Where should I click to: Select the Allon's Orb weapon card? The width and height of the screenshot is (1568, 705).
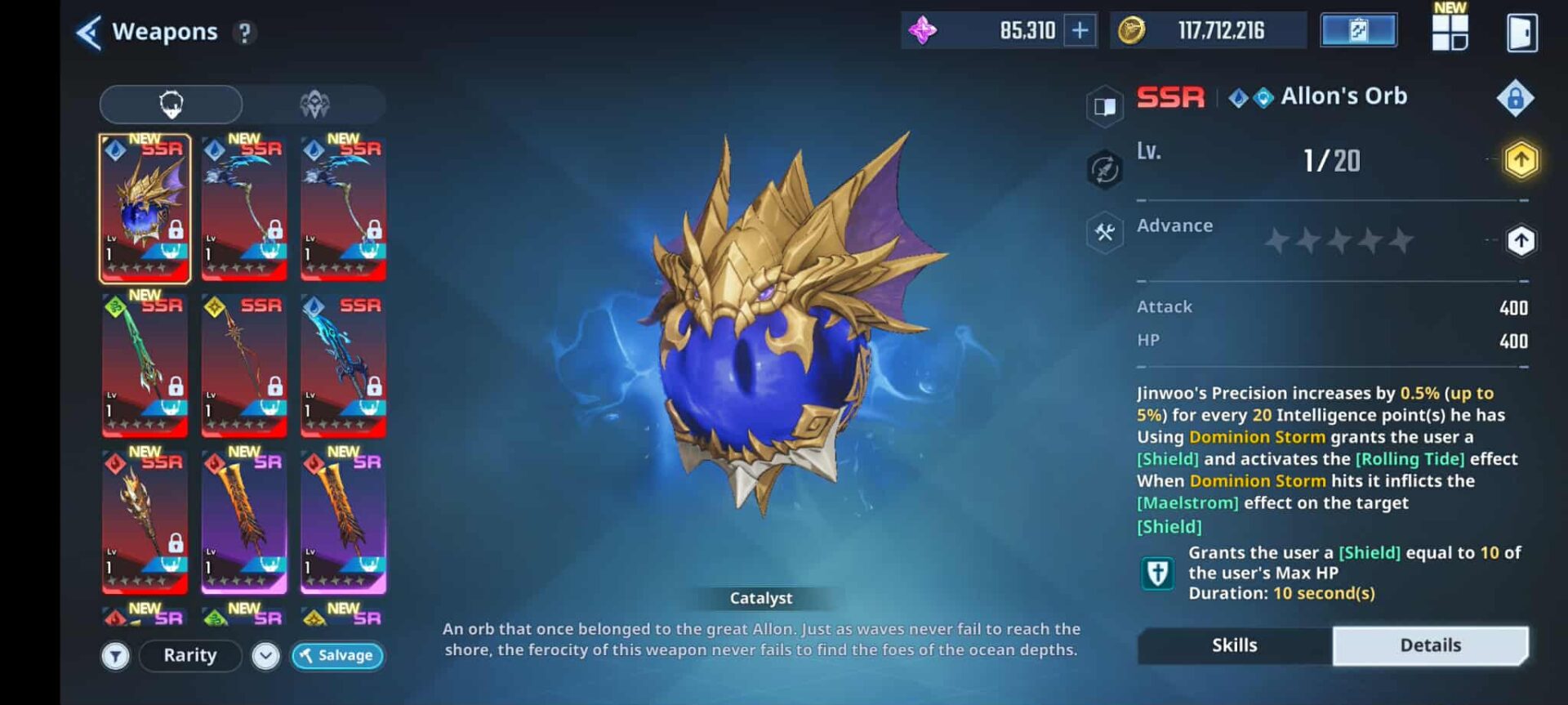point(145,208)
